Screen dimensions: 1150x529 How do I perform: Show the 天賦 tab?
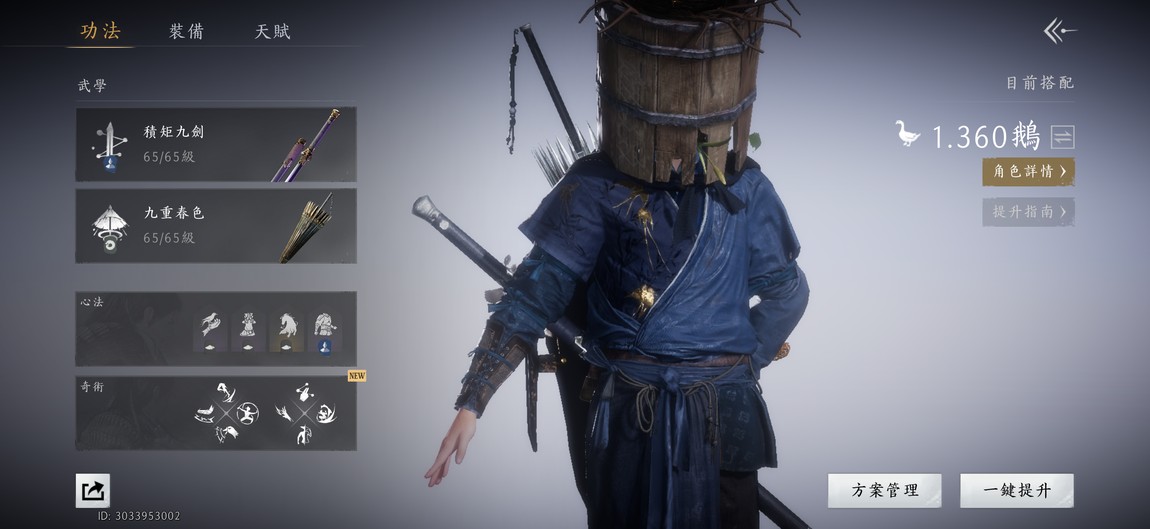tap(273, 31)
